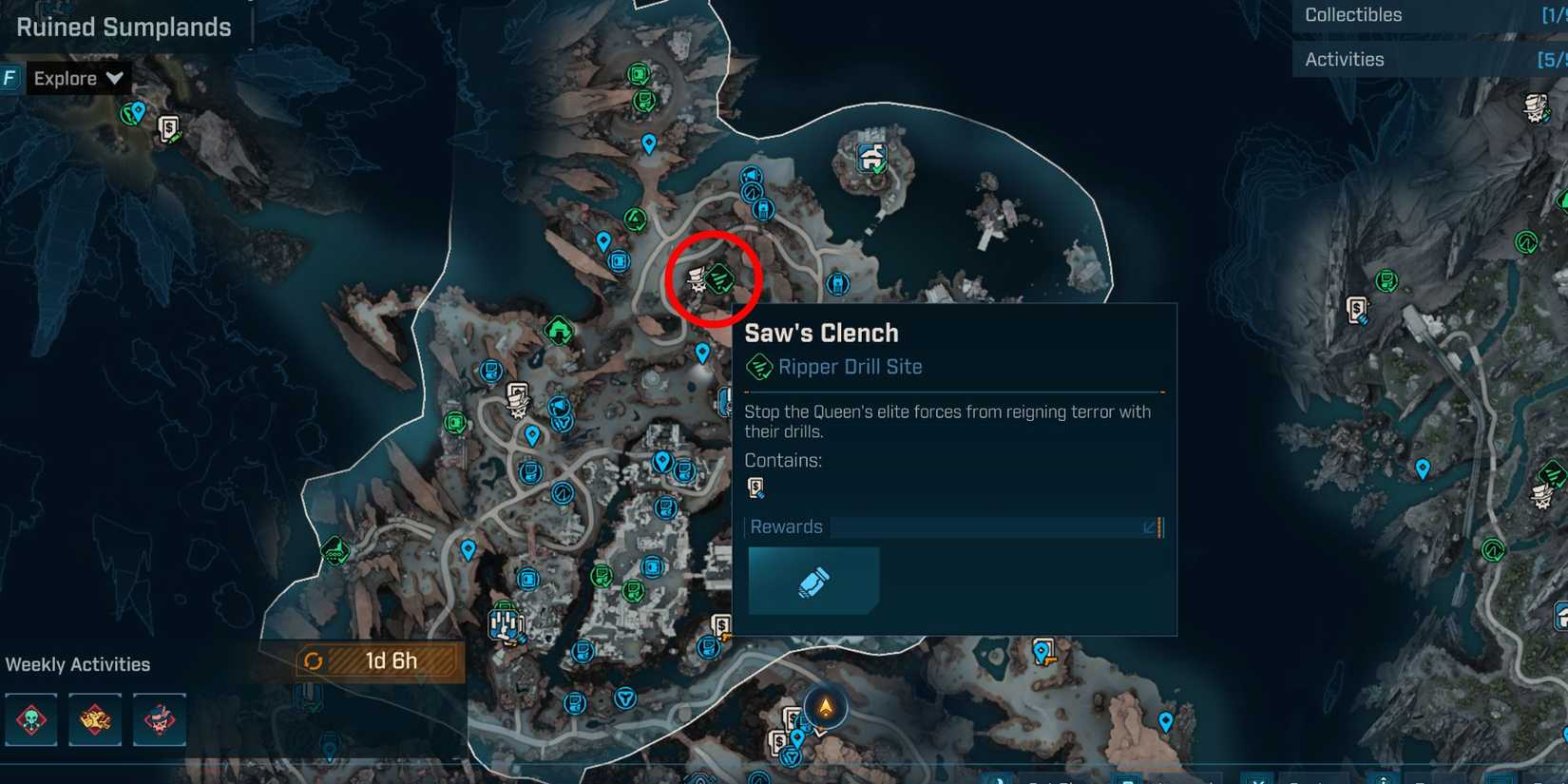Select the Collectibles entry in the sidebar

pos(1351,14)
